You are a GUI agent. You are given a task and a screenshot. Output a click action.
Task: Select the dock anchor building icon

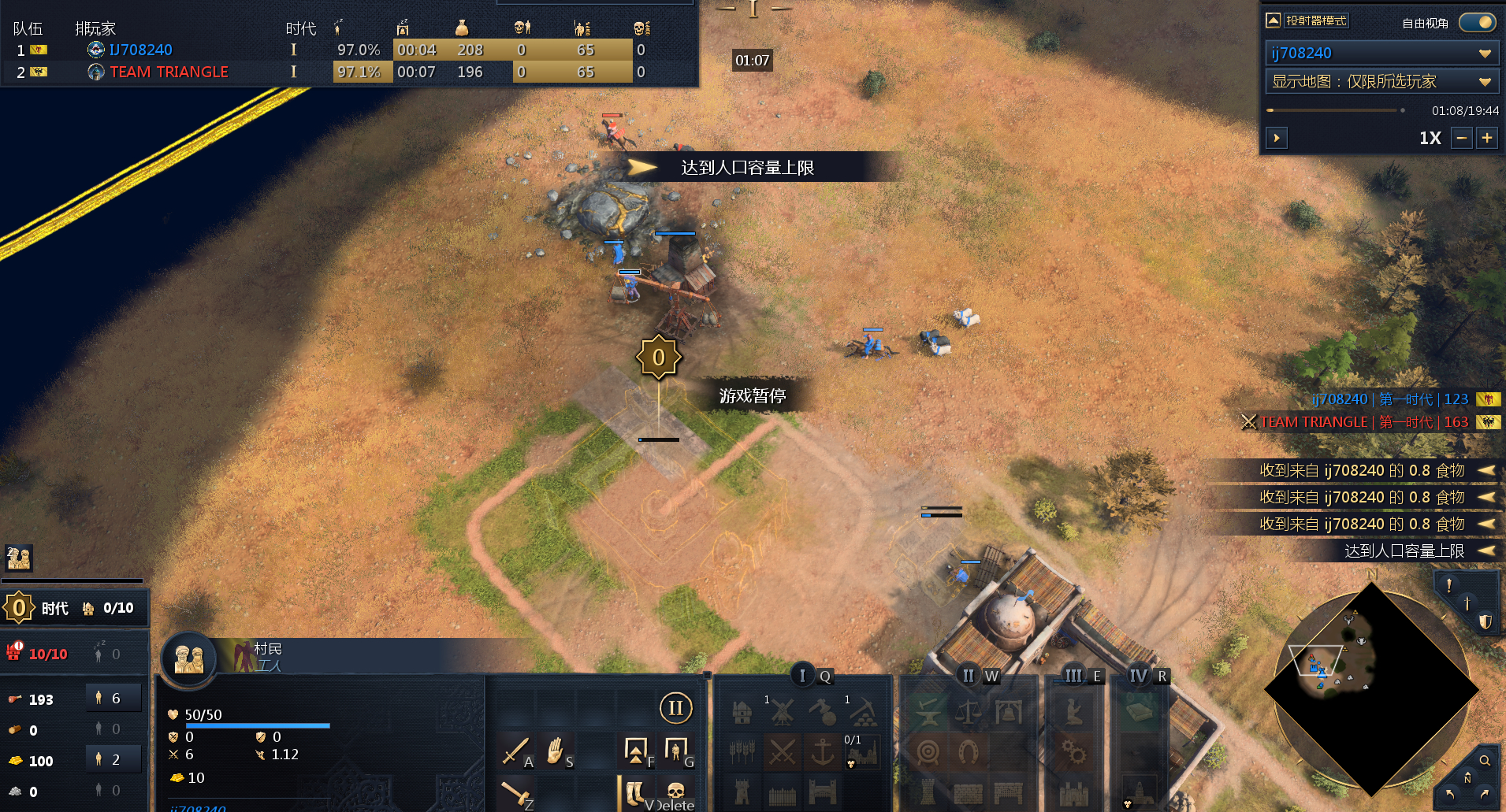[x=823, y=752]
